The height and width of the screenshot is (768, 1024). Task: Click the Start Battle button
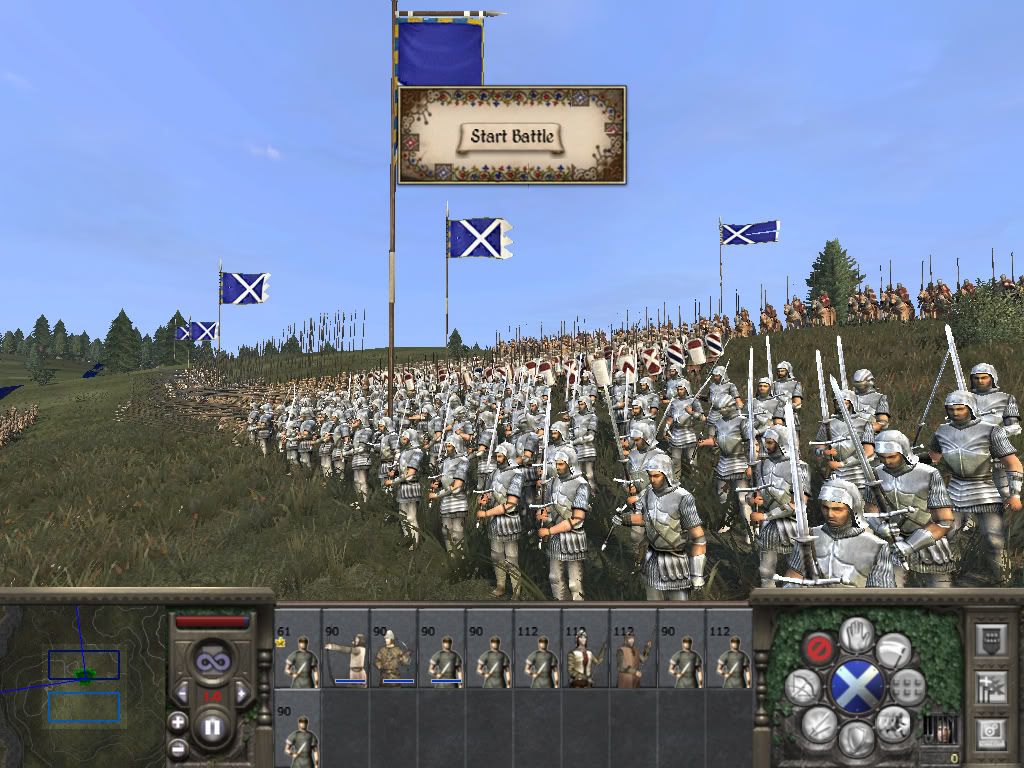pos(512,136)
